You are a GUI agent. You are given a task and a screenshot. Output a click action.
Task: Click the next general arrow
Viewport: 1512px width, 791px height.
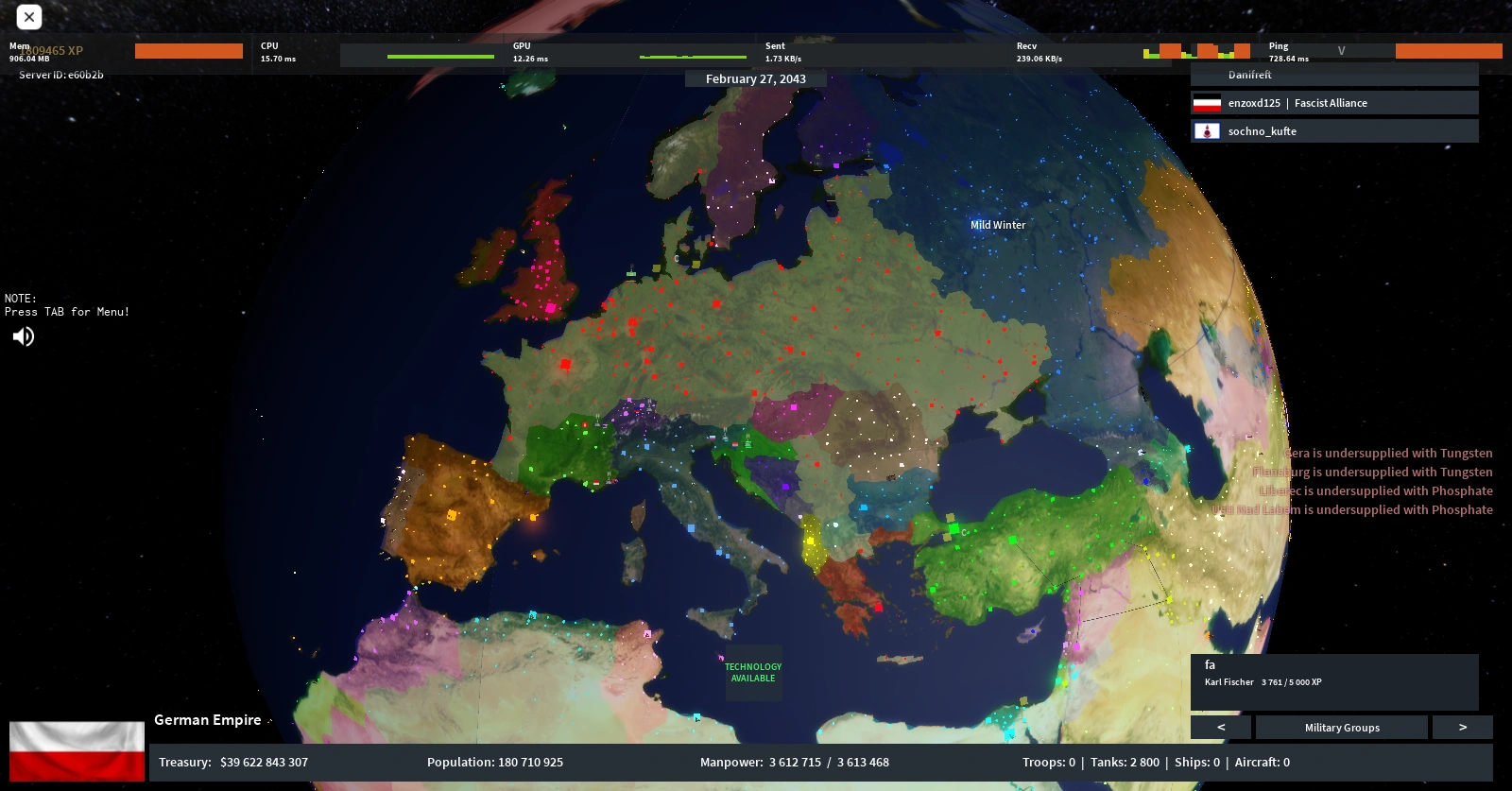coord(1463,727)
